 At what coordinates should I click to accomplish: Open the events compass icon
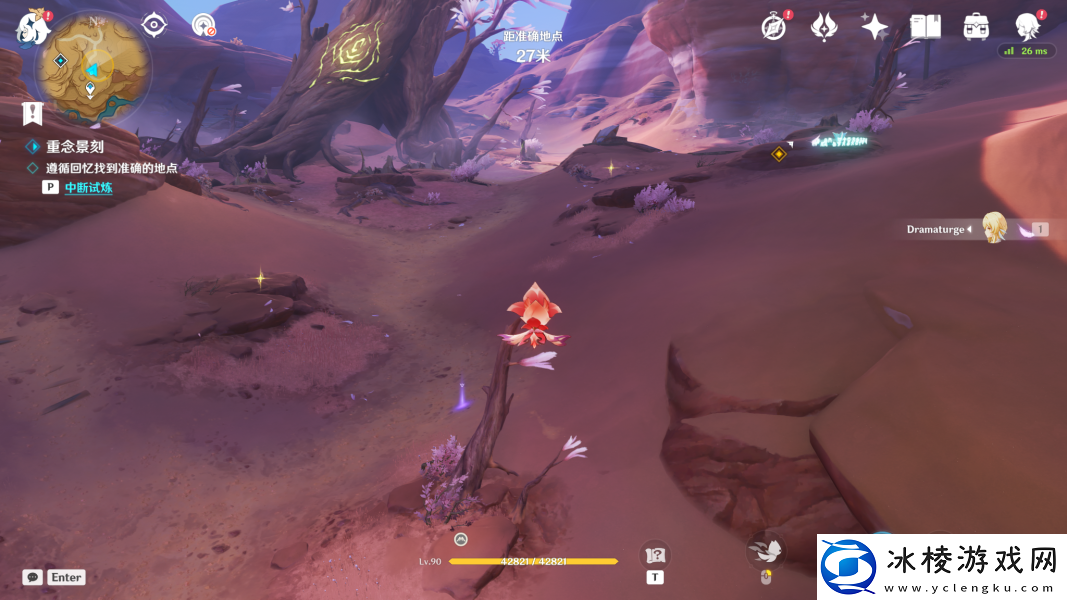(773, 27)
